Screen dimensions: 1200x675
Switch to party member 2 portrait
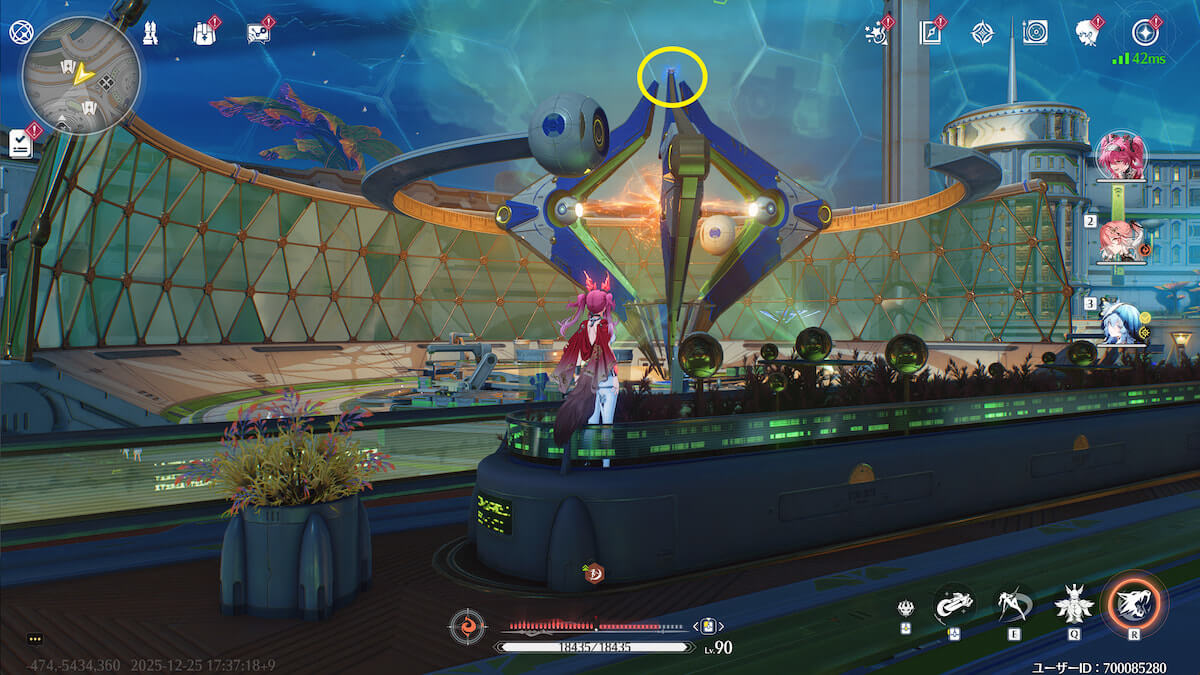1121,240
